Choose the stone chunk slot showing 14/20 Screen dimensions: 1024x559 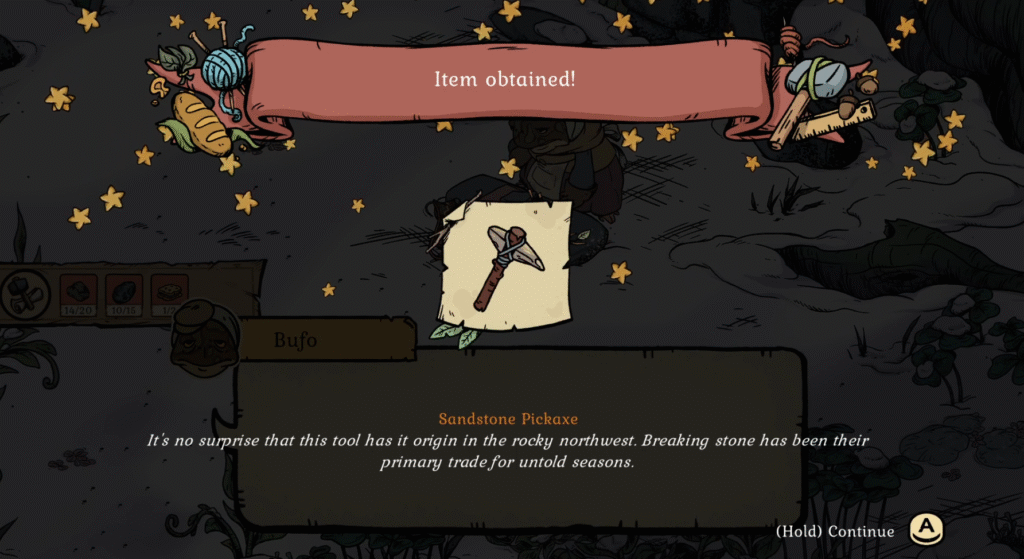79,293
